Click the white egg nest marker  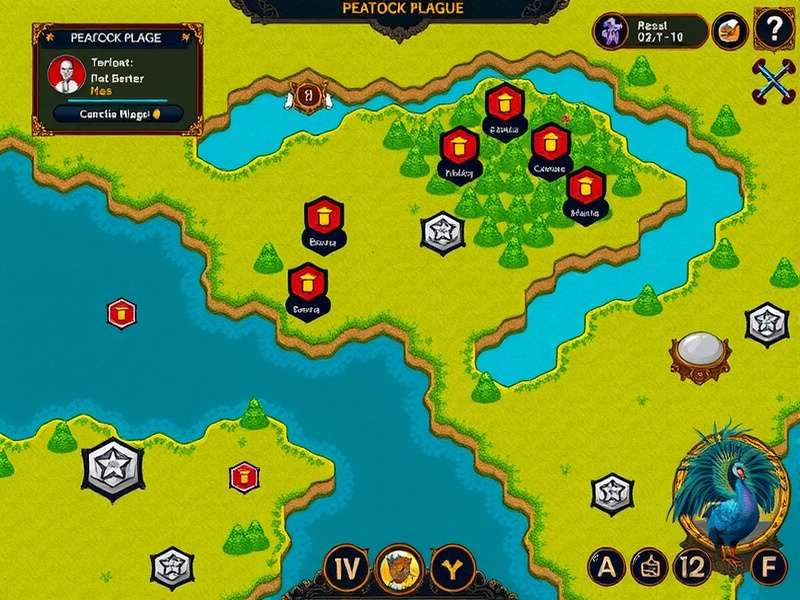(699, 352)
